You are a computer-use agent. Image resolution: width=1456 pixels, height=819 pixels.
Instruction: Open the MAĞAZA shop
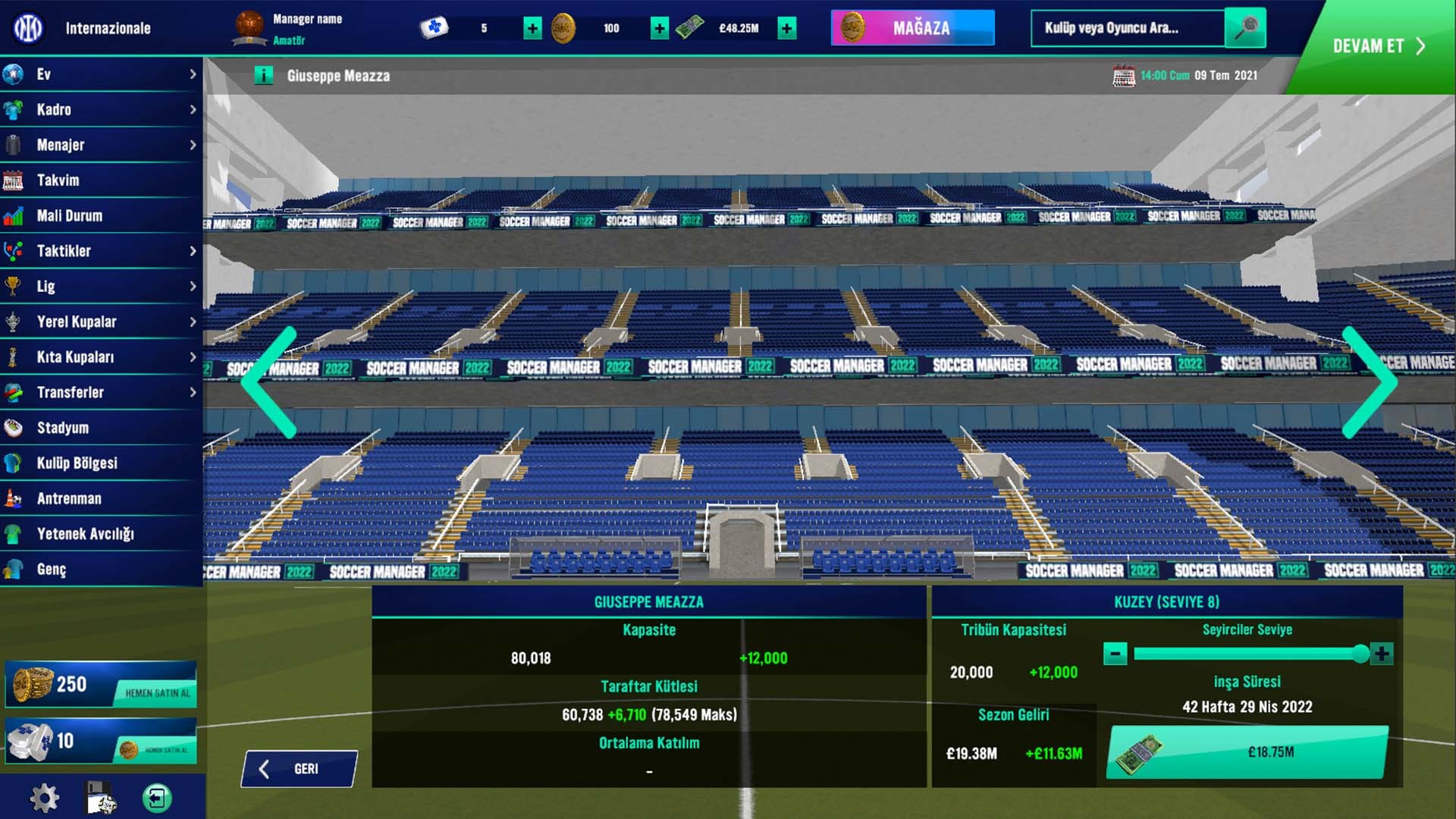(912, 28)
